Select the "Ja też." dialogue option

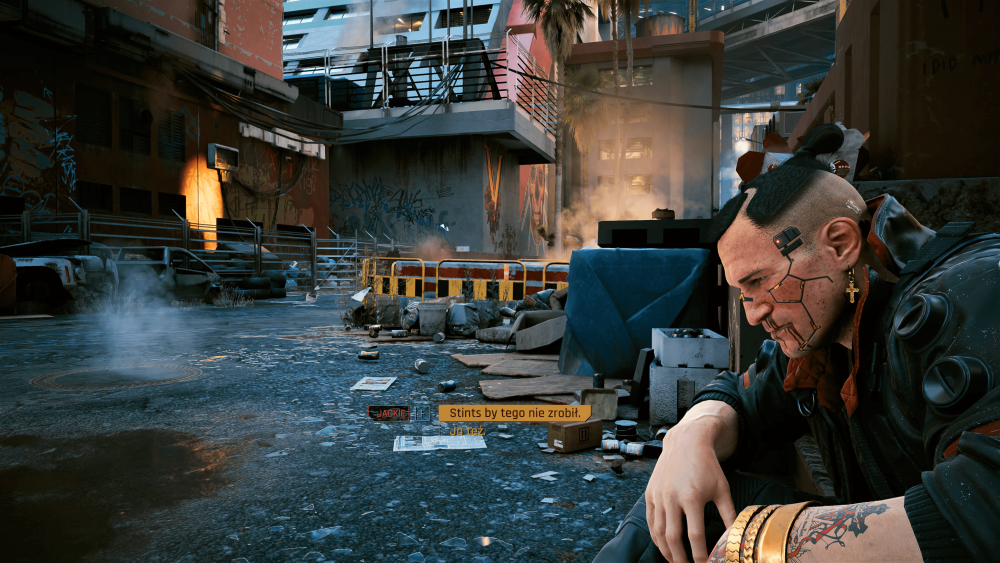tap(467, 431)
